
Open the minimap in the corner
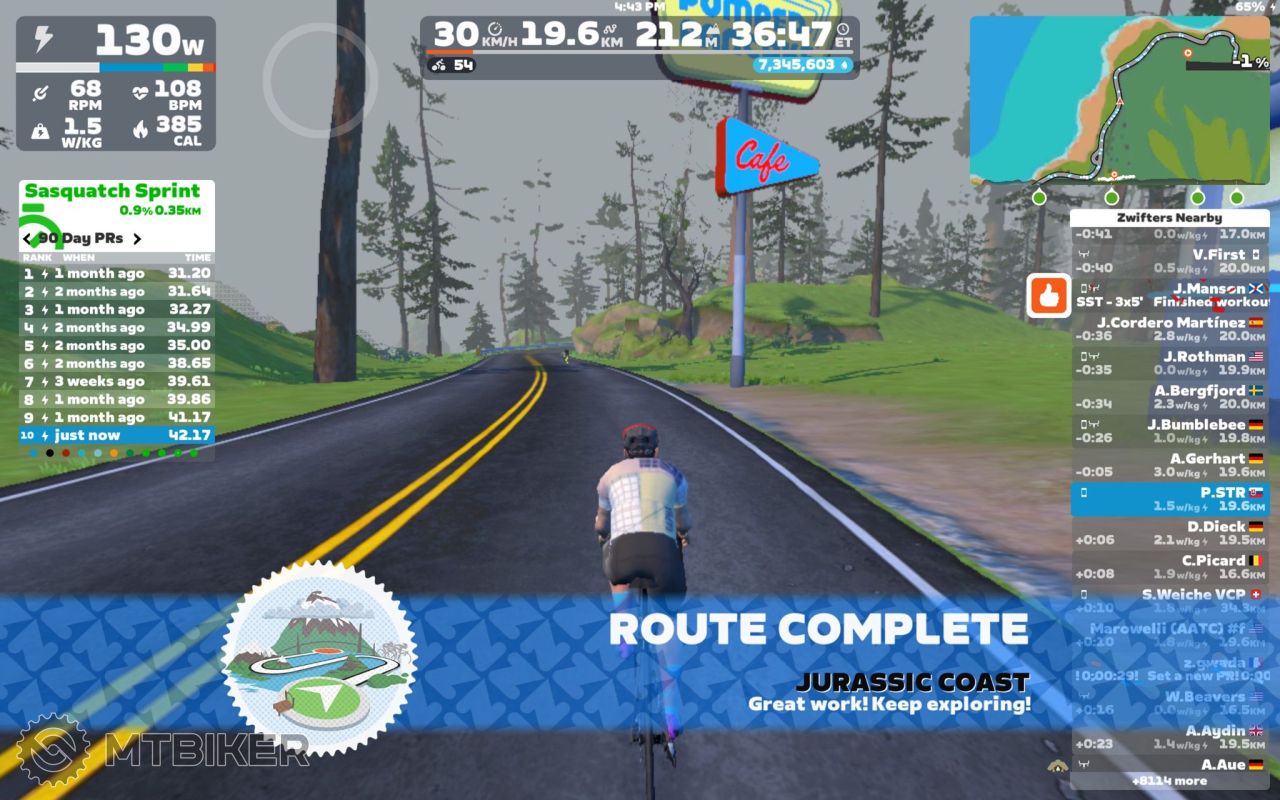pos(1119,100)
